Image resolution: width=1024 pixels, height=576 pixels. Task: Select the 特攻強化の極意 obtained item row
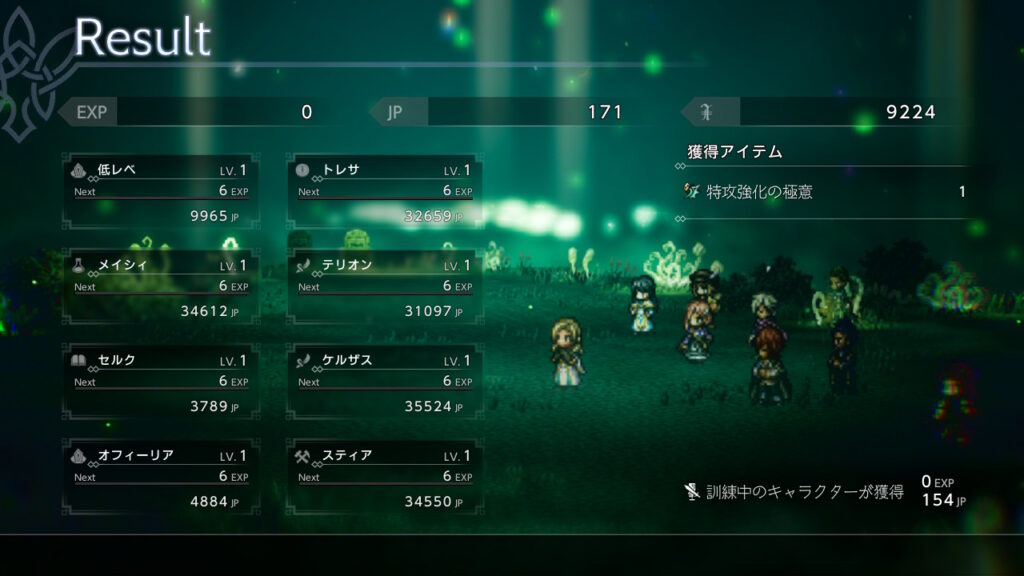pyautogui.click(x=825, y=191)
